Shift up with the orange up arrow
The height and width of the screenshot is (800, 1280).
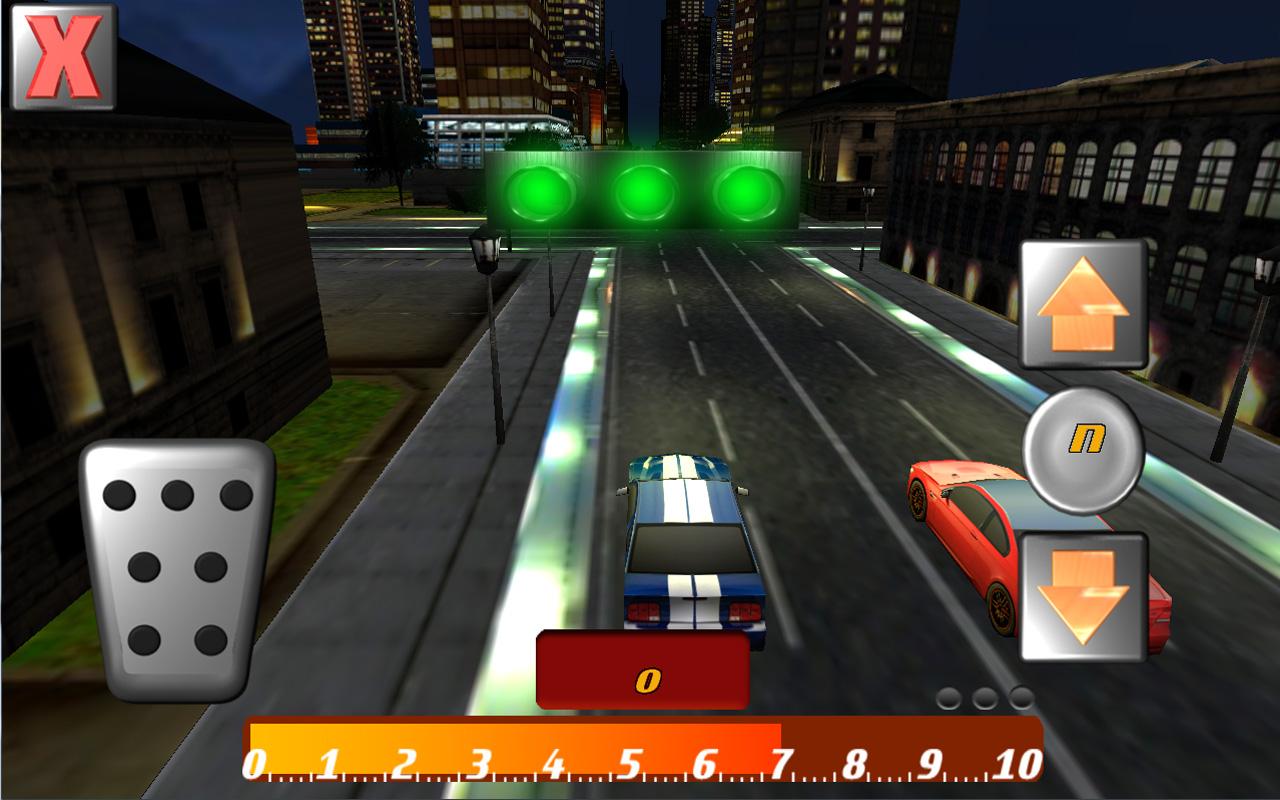pyautogui.click(x=1083, y=304)
